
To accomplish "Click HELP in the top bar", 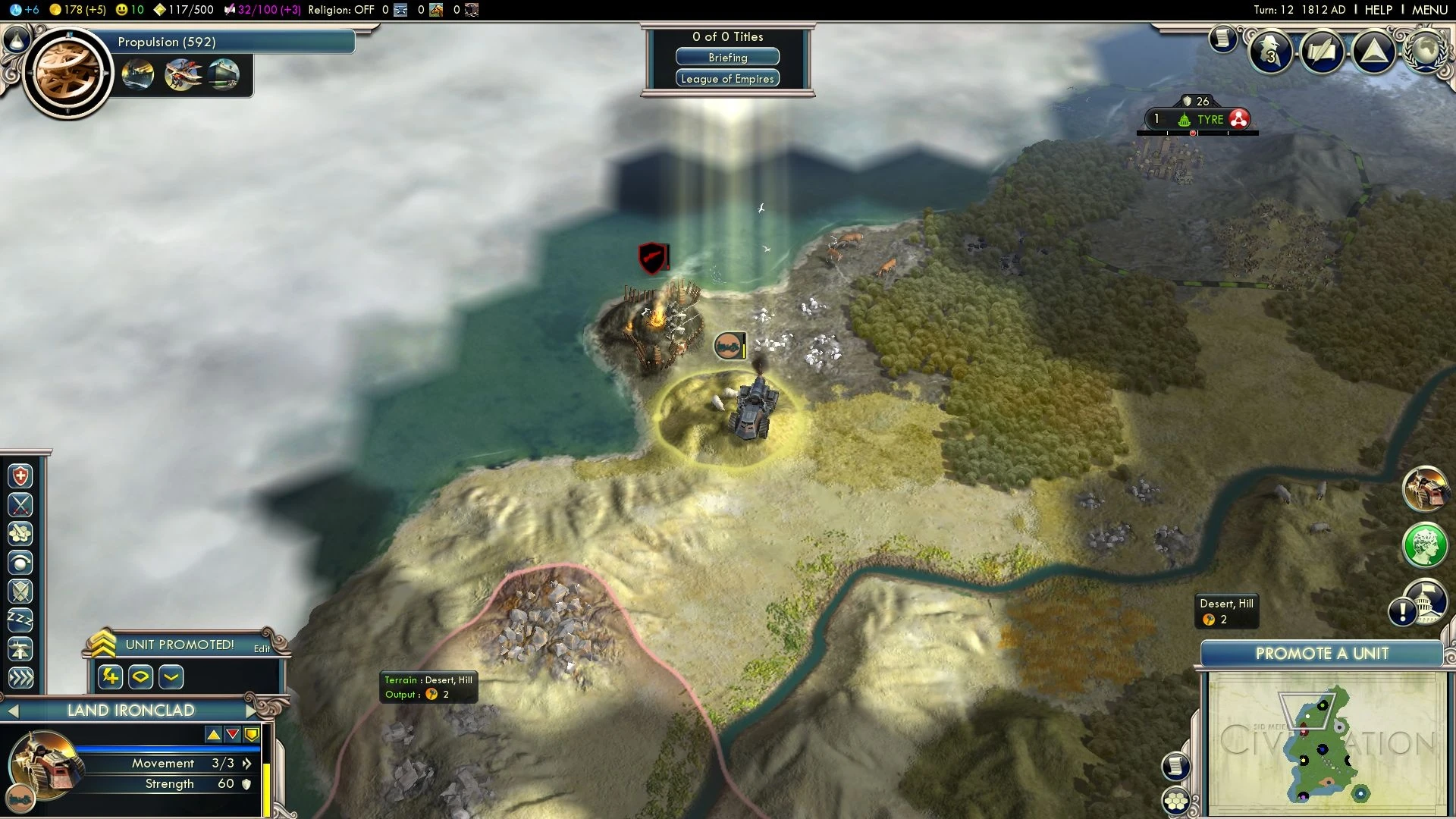I will [1378, 10].
